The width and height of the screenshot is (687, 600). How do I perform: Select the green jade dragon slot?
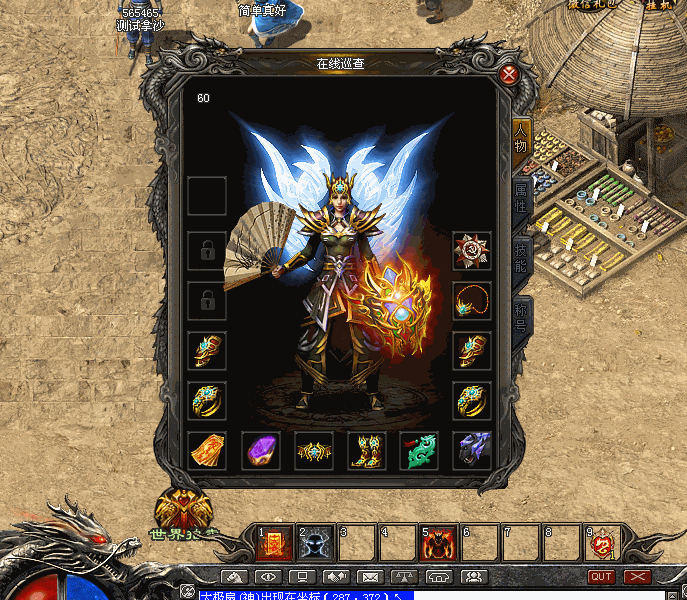pyautogui.click(x=419, y=451)
